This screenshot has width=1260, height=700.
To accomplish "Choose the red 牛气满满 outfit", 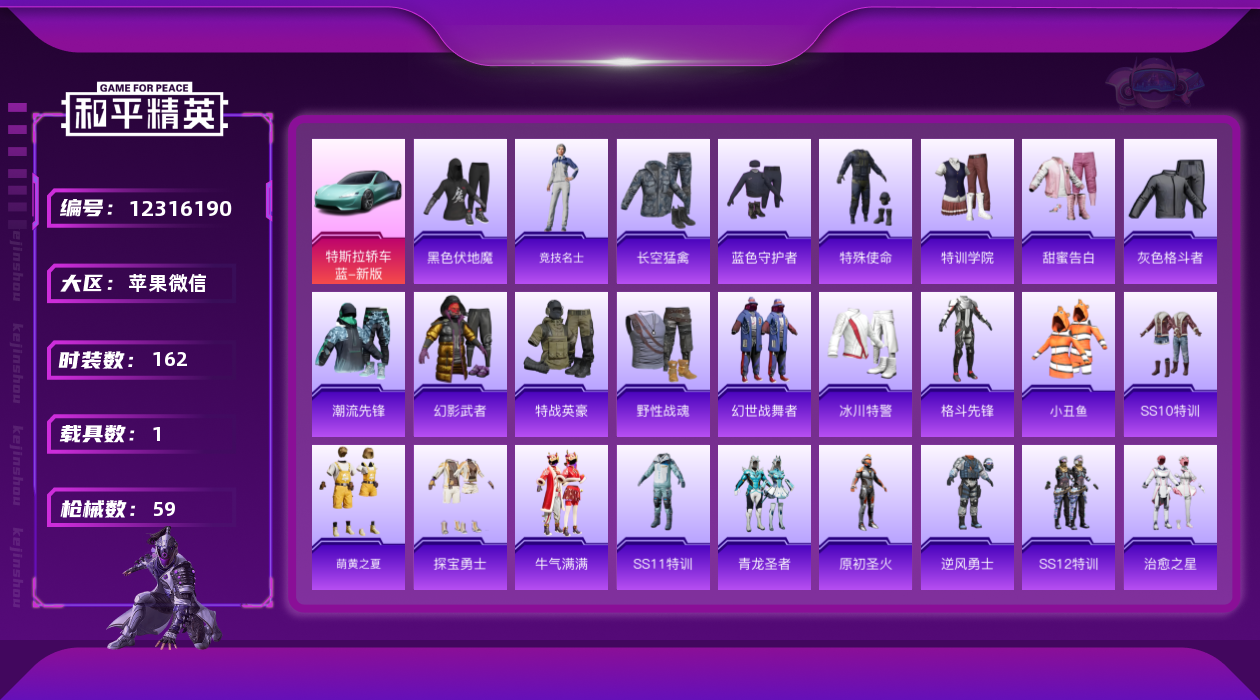I will [x=561, y=517].
